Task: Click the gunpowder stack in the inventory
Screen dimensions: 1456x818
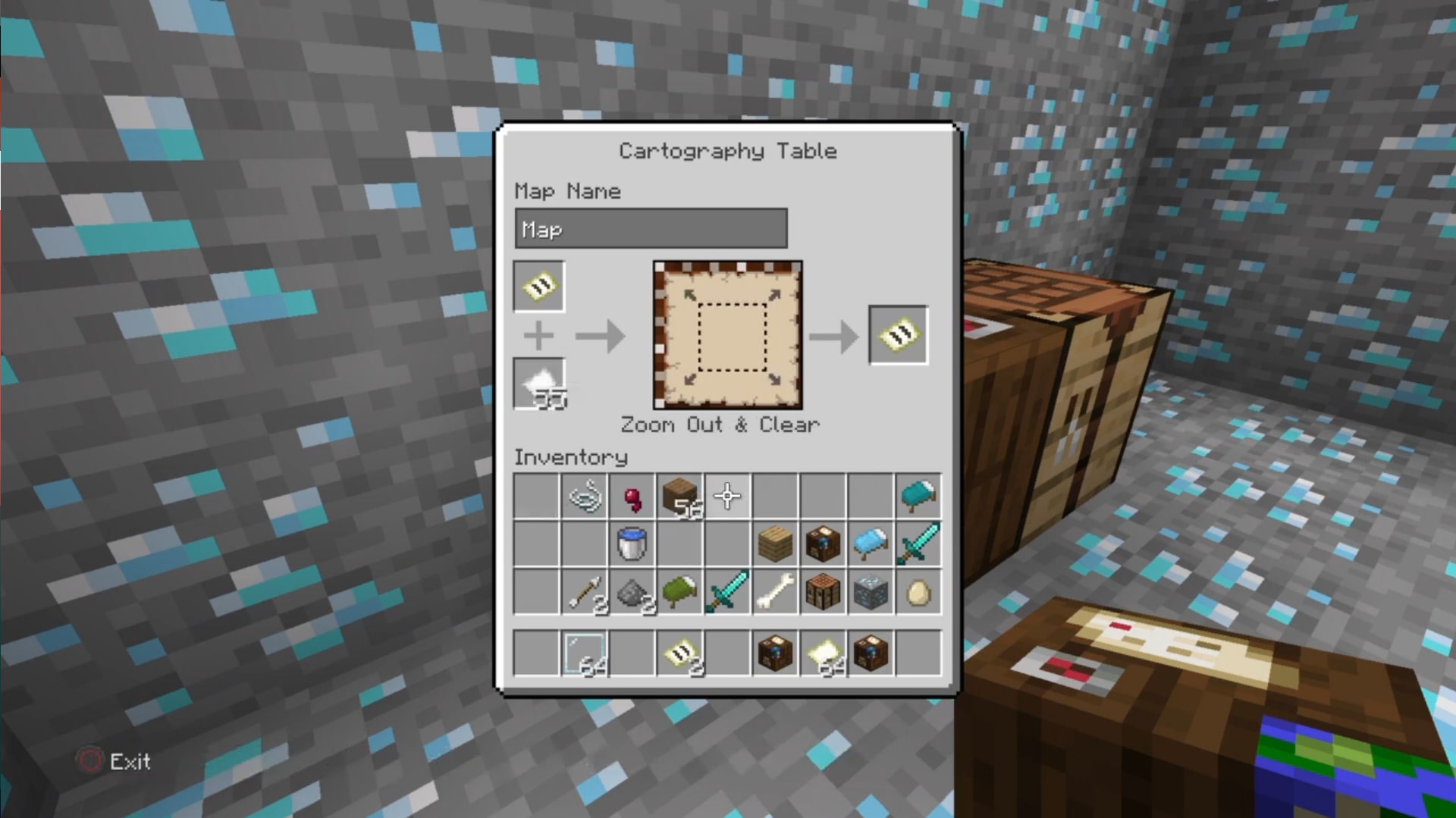Action: pyautogui.click(x=633, y=592)
